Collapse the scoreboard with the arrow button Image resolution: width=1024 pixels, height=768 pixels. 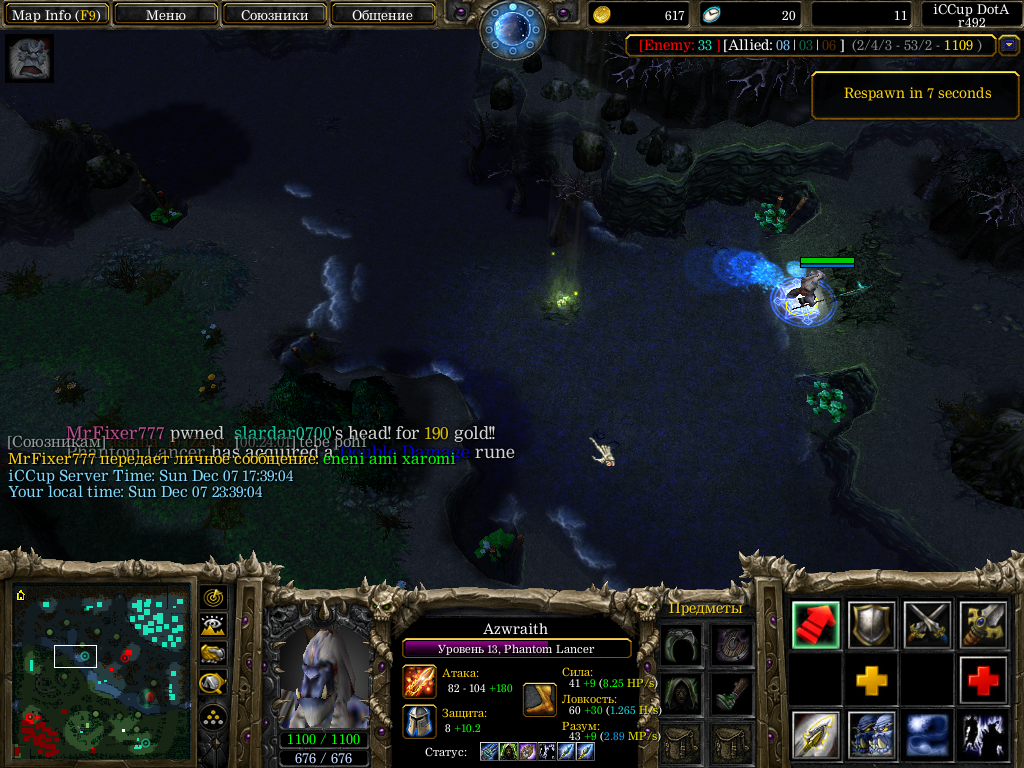pos(1009,45)
